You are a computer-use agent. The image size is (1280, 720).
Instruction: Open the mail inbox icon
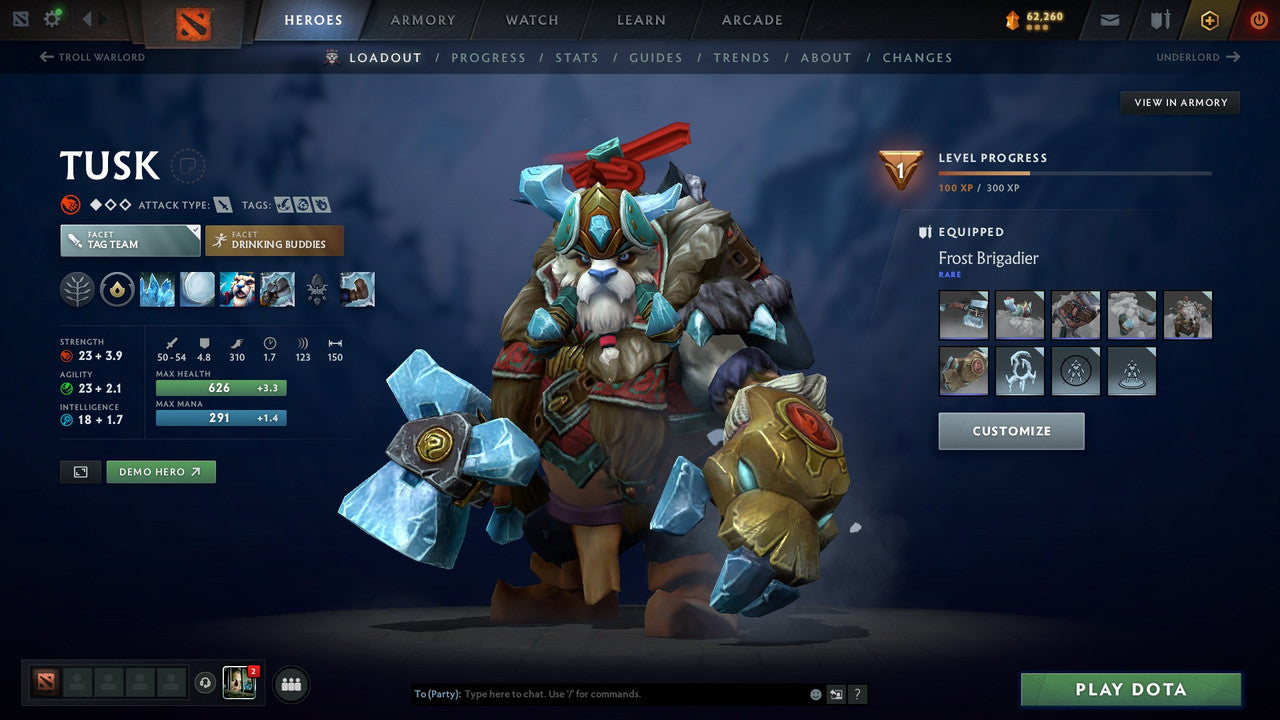click(1108, 19)
